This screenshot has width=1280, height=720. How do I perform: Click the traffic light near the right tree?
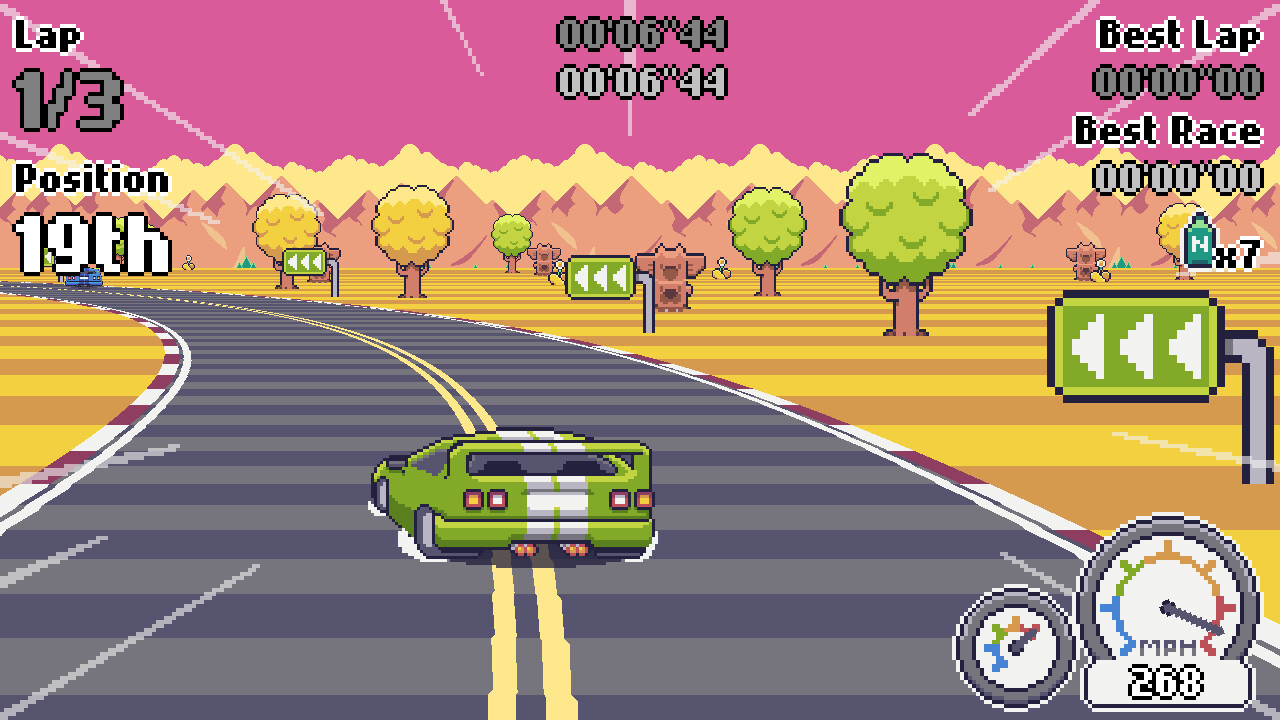pos(1083,262)
